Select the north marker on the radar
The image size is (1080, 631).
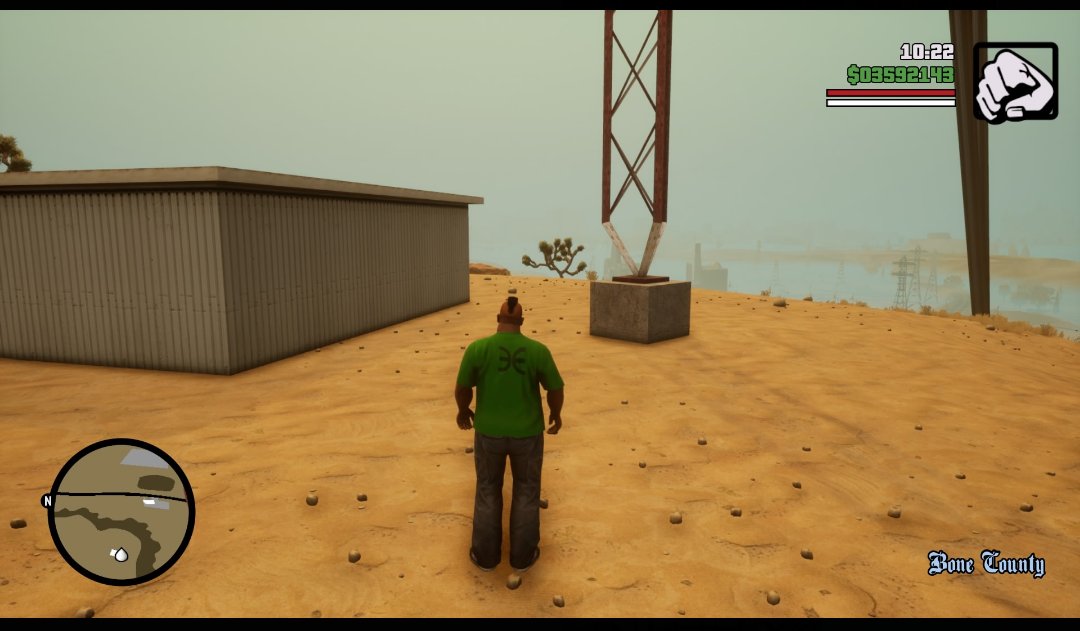click(x=47, y=501)
